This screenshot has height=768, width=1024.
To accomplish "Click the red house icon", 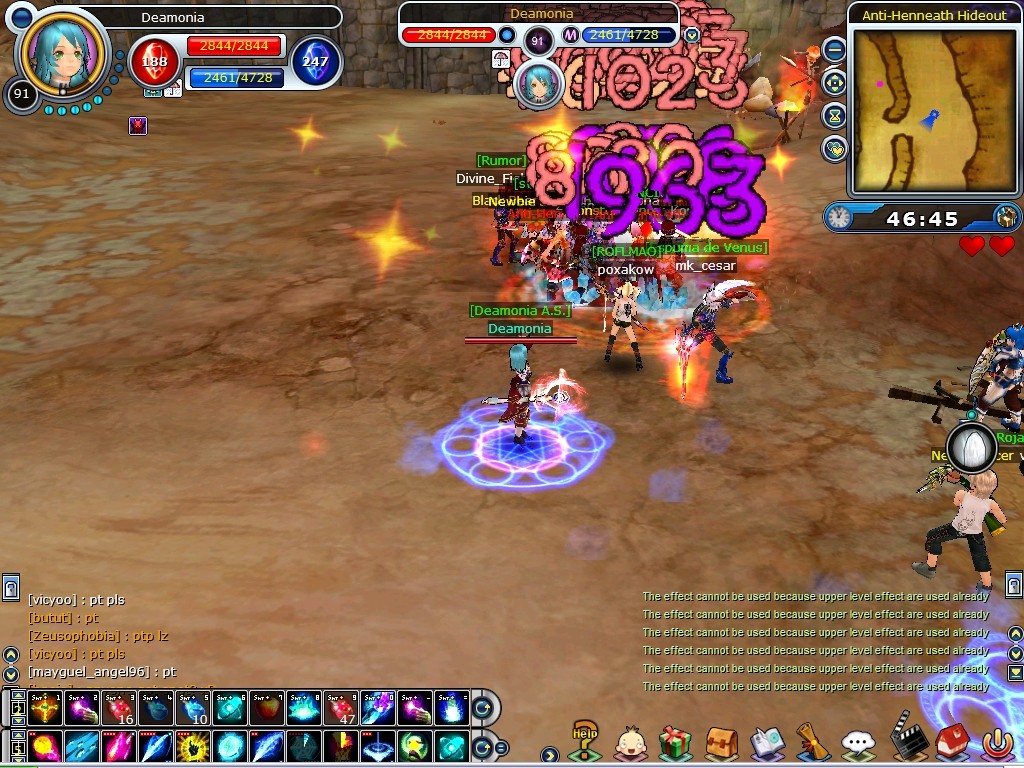I will pyautogui.click(x=950, y=741).
